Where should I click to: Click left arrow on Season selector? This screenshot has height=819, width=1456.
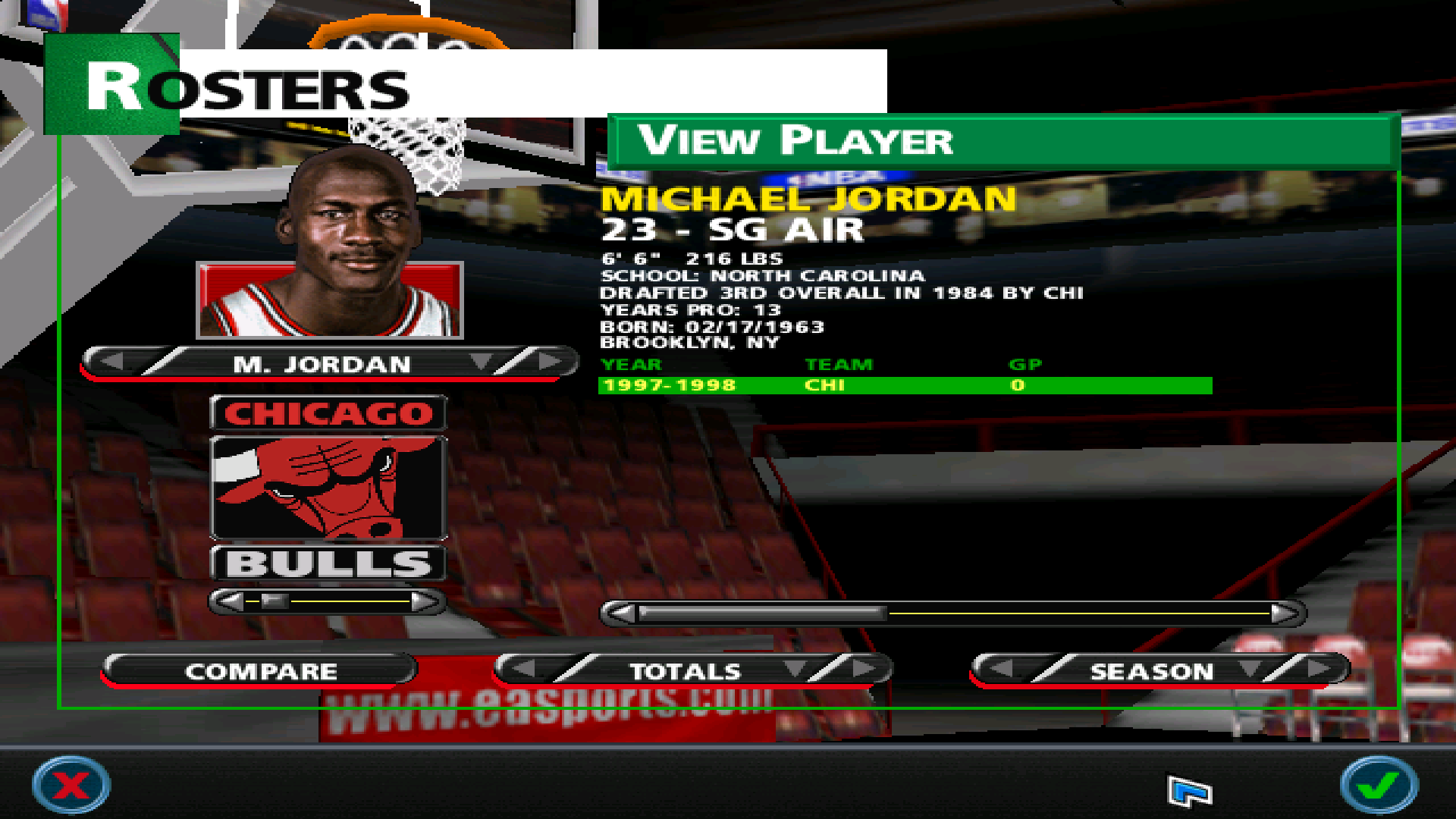point(1001,669)
